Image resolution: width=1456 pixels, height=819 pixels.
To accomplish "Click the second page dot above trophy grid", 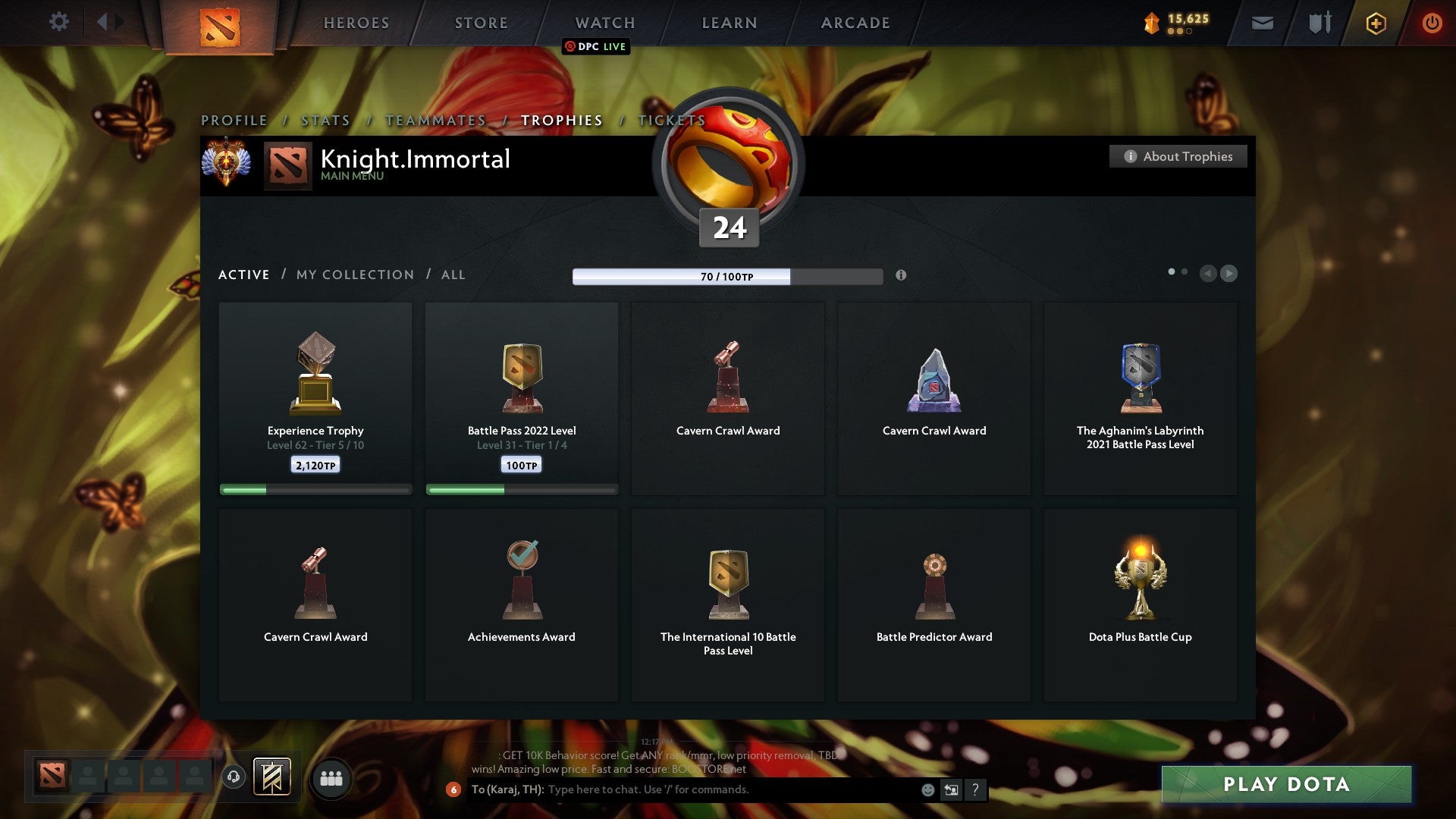I will point(1183,270).
